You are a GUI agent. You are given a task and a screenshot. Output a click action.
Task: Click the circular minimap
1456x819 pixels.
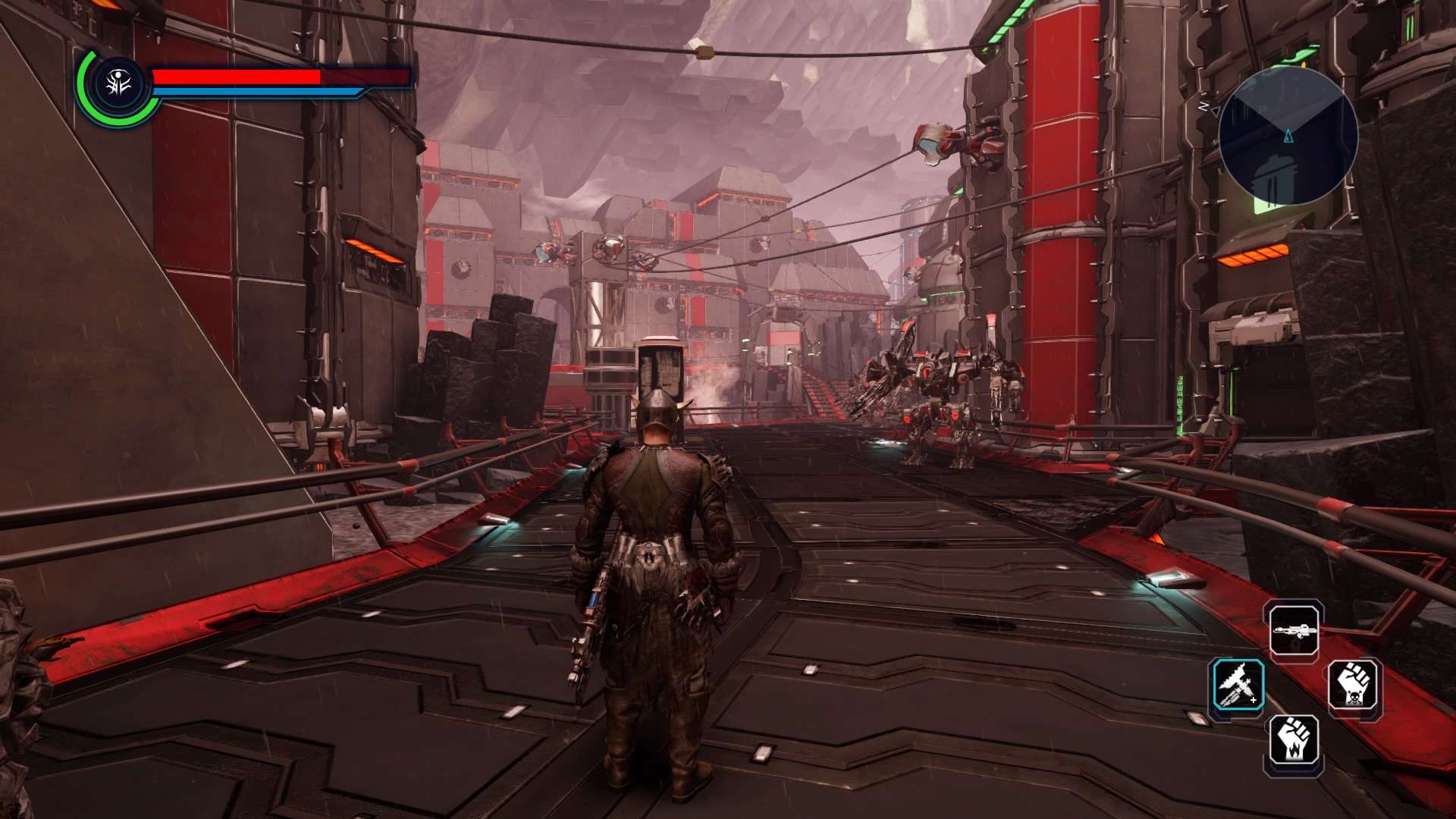point(1288,136)
